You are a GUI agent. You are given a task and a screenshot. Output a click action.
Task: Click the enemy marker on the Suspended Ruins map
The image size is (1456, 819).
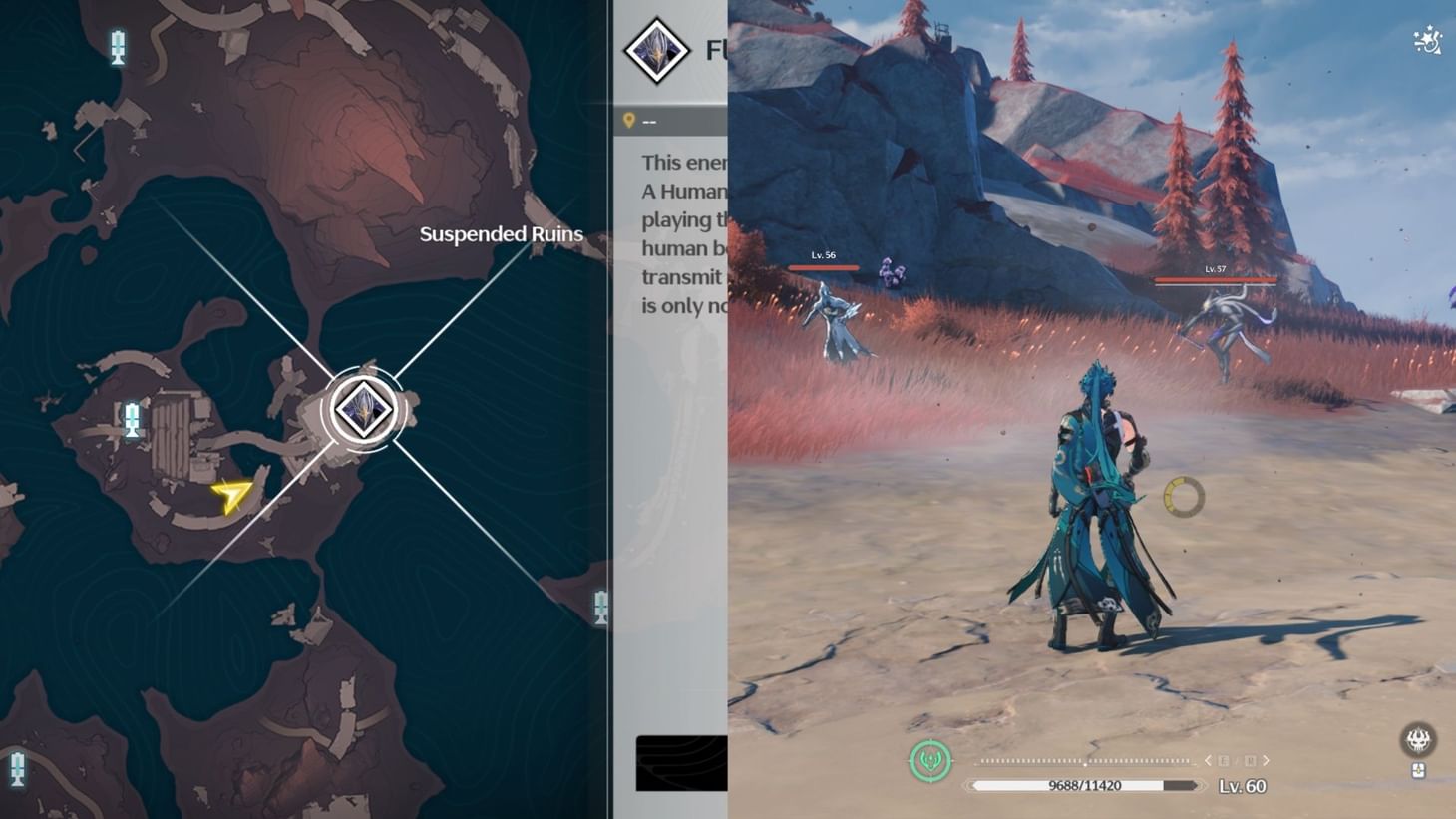click(362, 407)
